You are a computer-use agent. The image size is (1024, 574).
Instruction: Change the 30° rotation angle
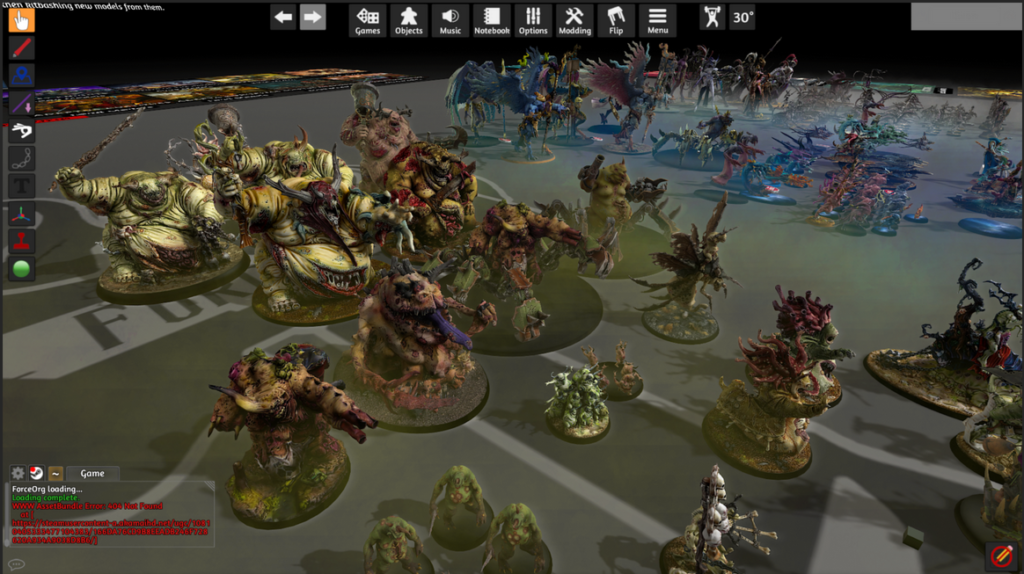(742, 17)
